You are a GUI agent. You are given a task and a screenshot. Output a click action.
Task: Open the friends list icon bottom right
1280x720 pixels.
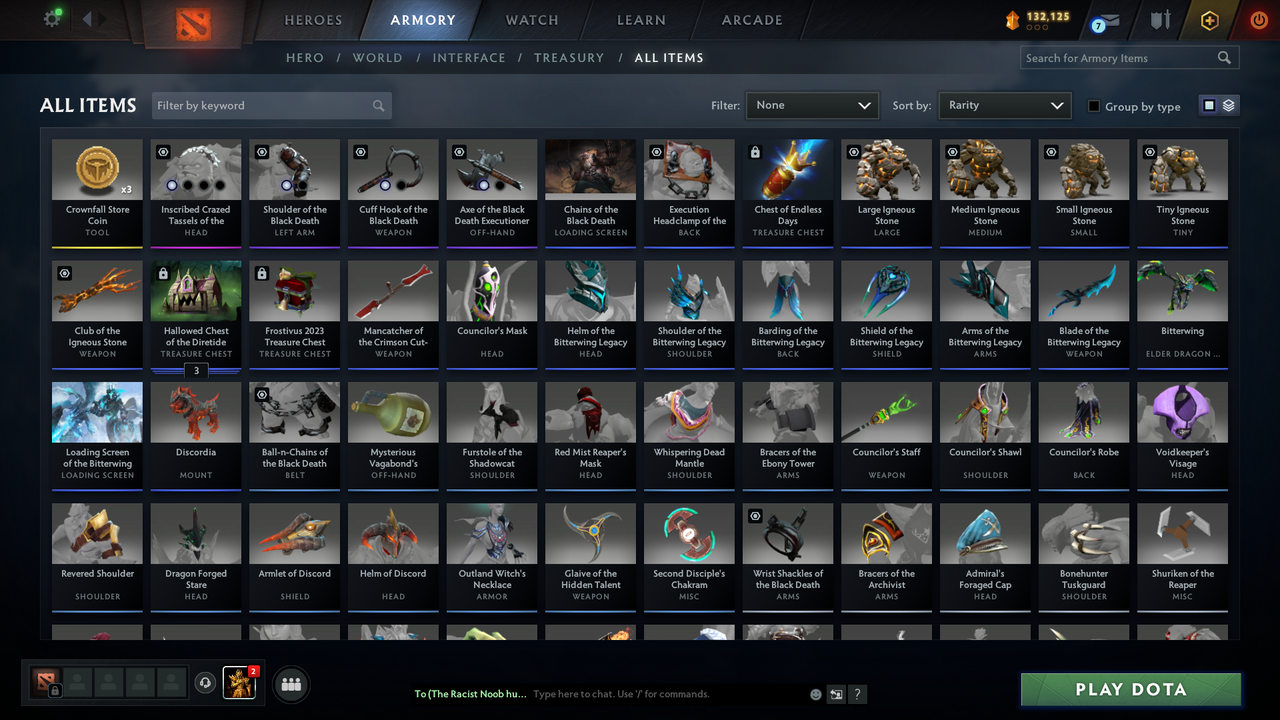pyautogui.click(x=289, y=684)
